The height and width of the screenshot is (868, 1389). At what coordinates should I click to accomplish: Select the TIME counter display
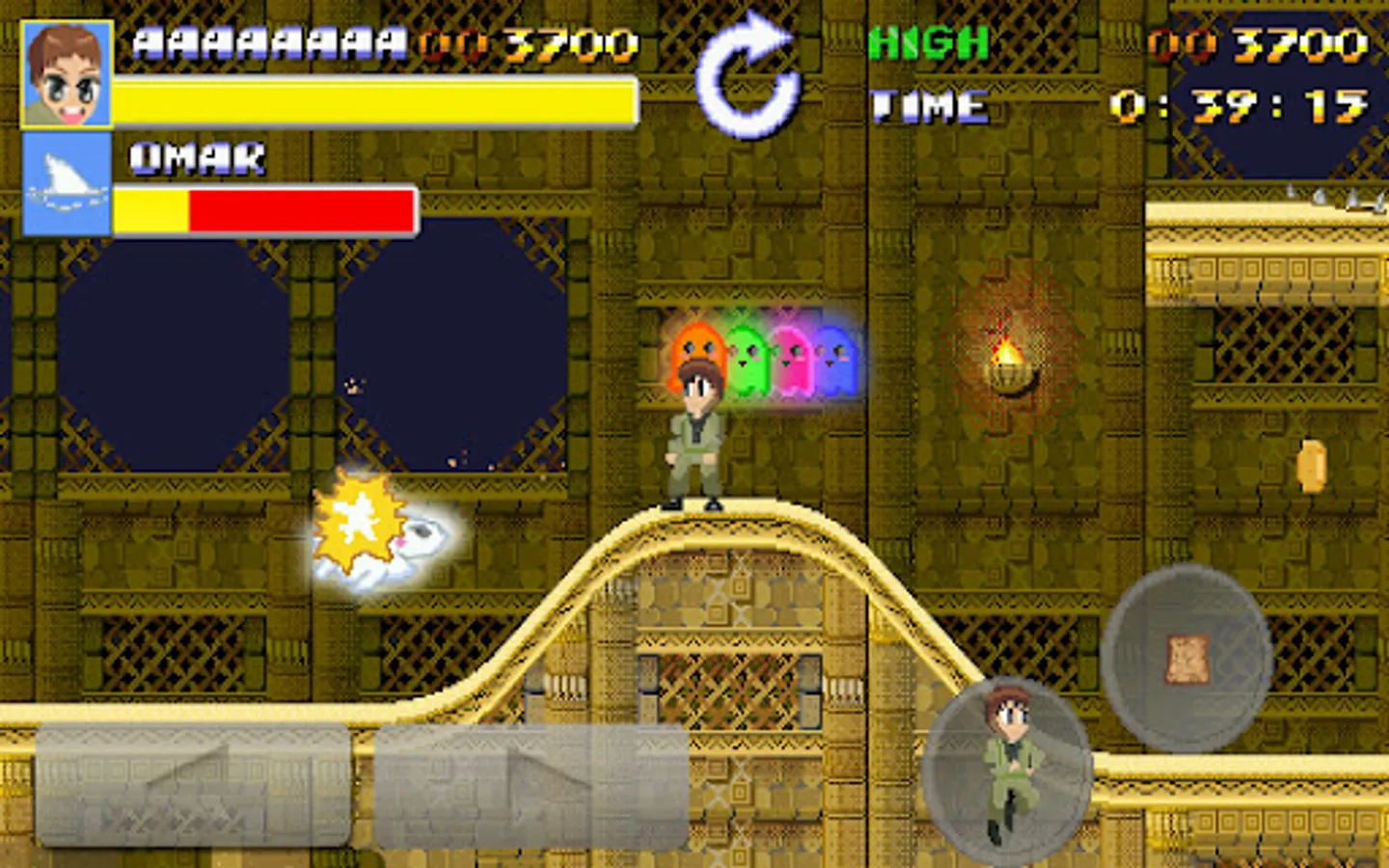[1239, 104]
